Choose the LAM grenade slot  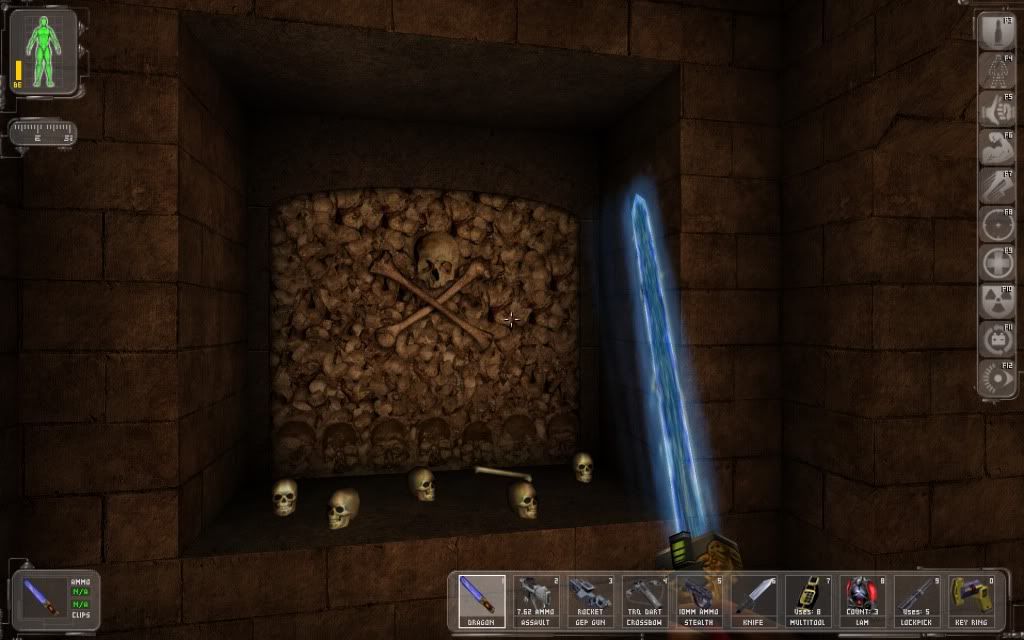[x=861, y=601]
